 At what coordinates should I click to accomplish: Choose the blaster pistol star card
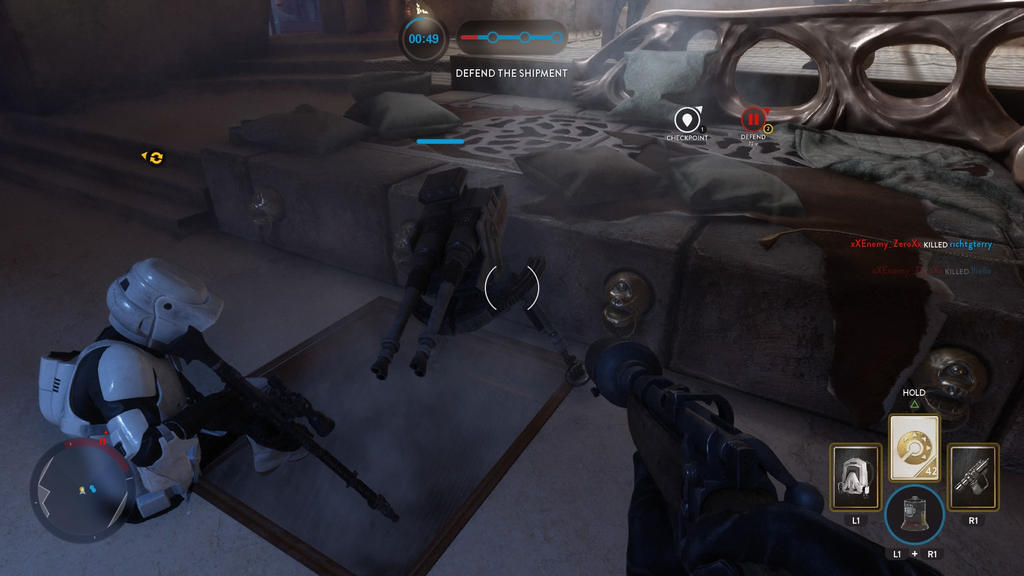click(x=973, y=477)
